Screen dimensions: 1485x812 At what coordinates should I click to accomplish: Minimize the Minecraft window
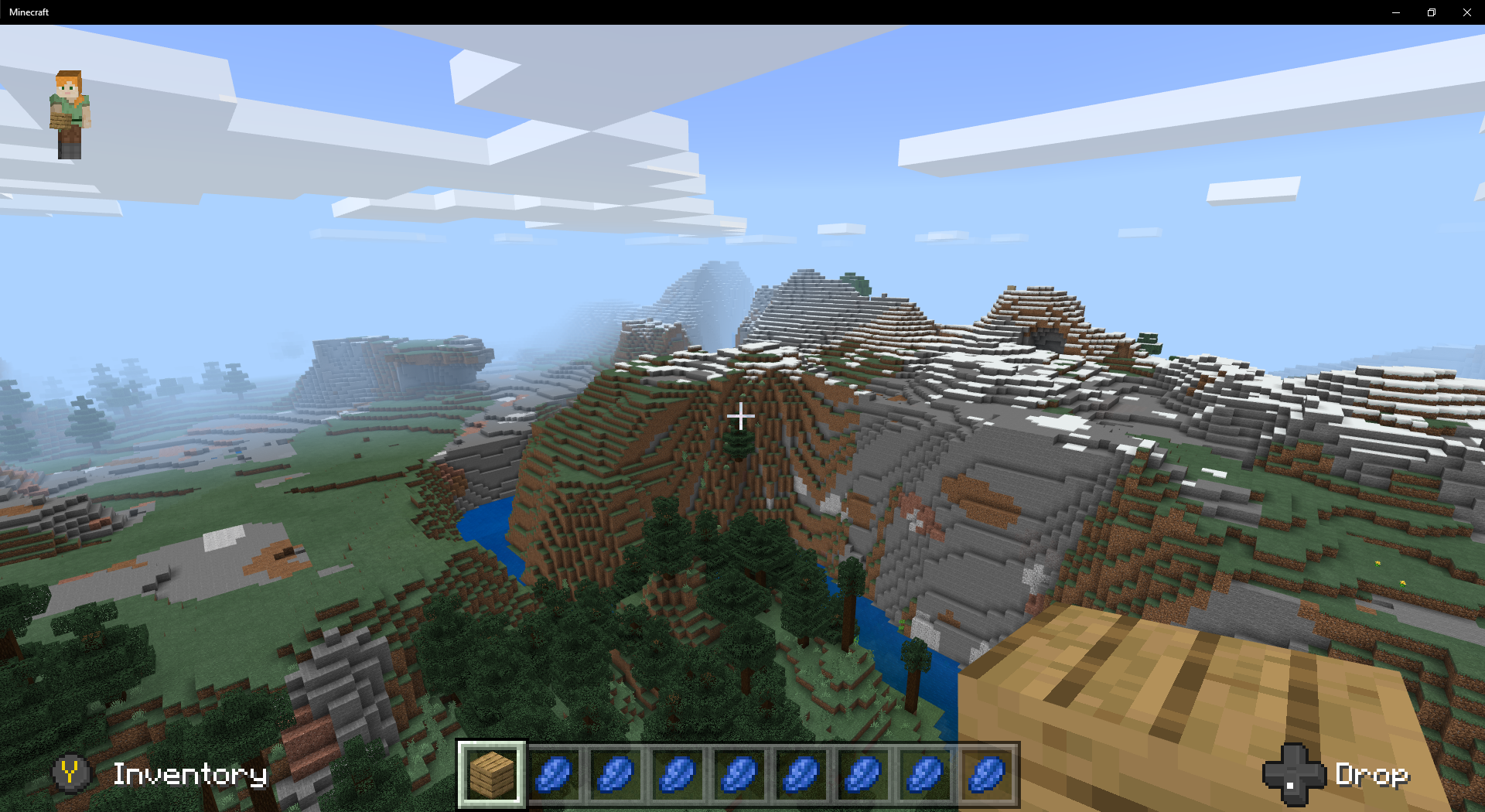click(1396, 12)
